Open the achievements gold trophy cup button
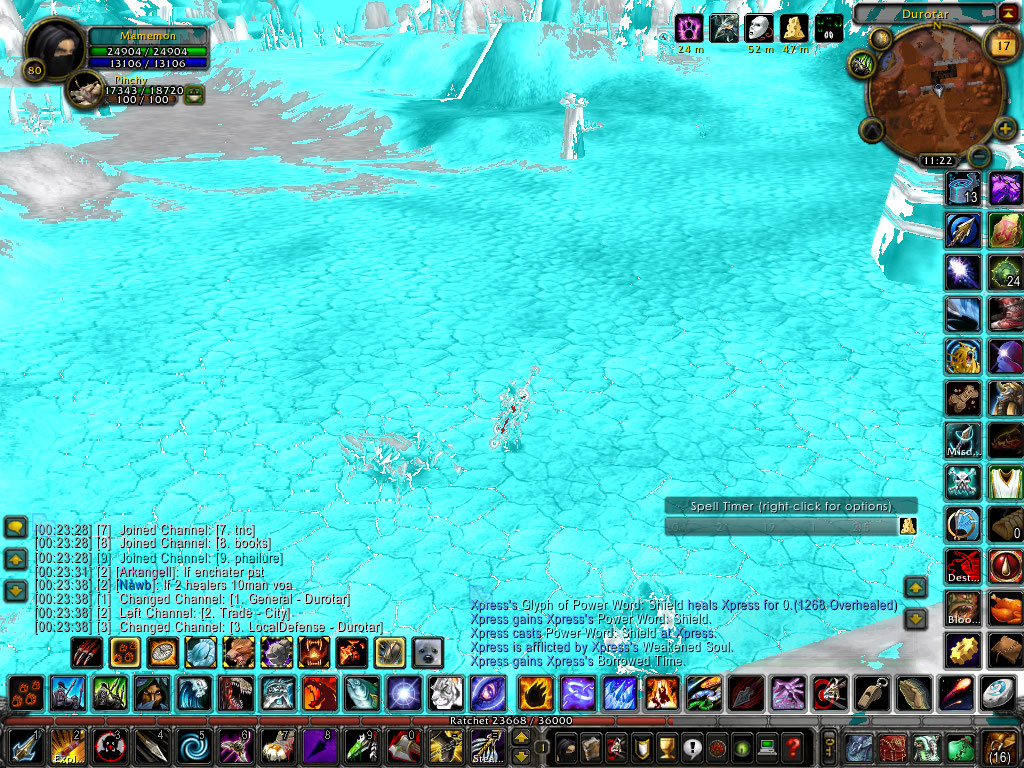1024x768 pixels. [666, 747]
